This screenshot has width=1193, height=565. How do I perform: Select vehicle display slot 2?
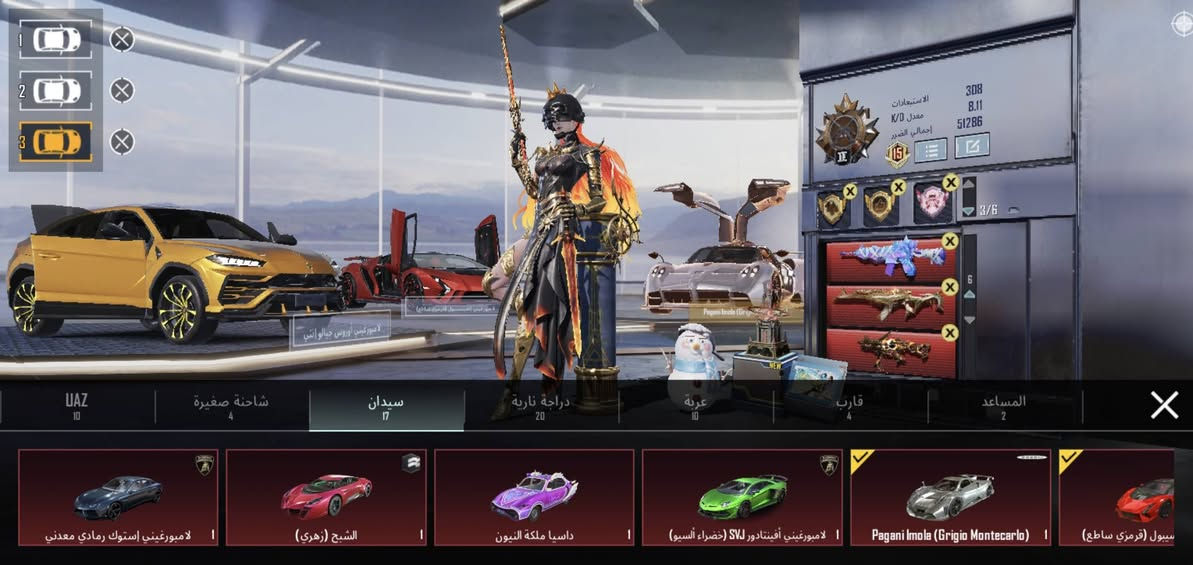pos(56,91)
